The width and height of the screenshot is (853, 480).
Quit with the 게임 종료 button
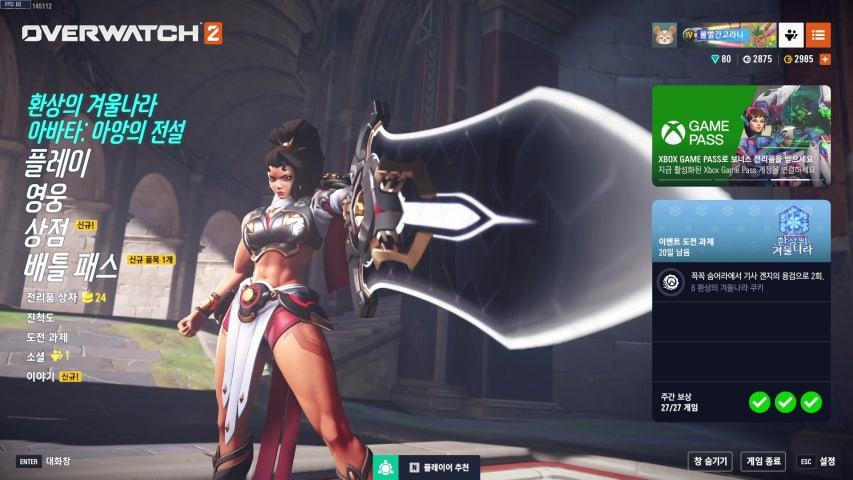coord(763,461)
